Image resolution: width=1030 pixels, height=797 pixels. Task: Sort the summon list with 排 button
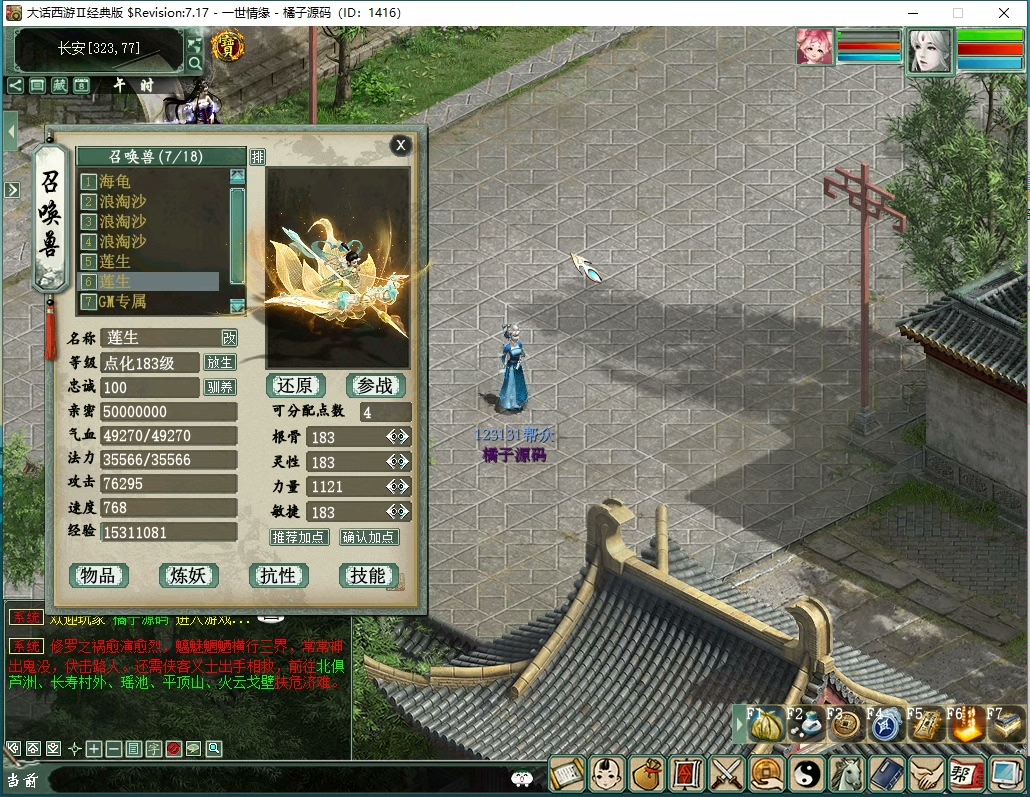pyautogui.click(x=258, y=157)
